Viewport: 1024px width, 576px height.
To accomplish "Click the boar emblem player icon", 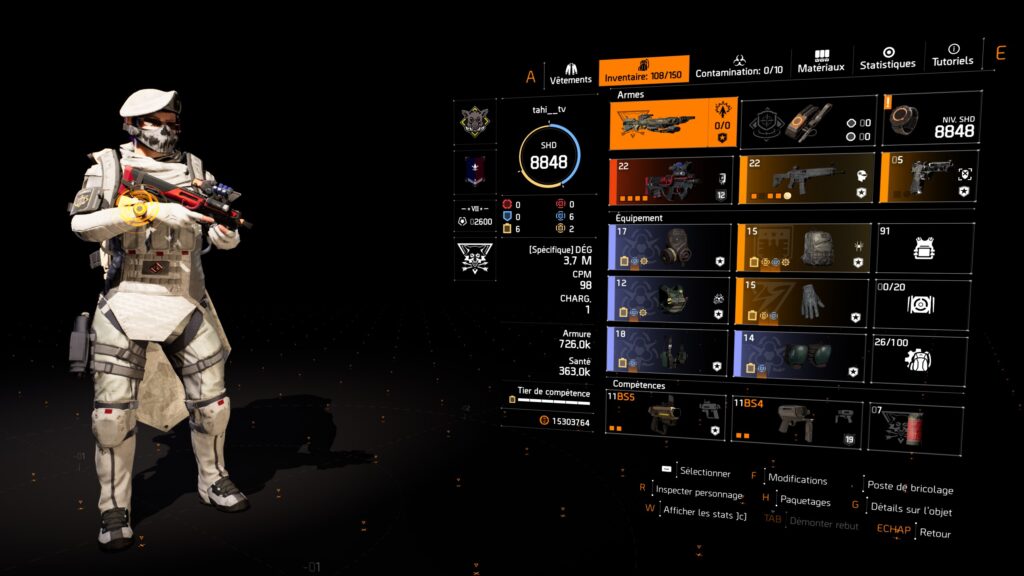I will point(474,122).
